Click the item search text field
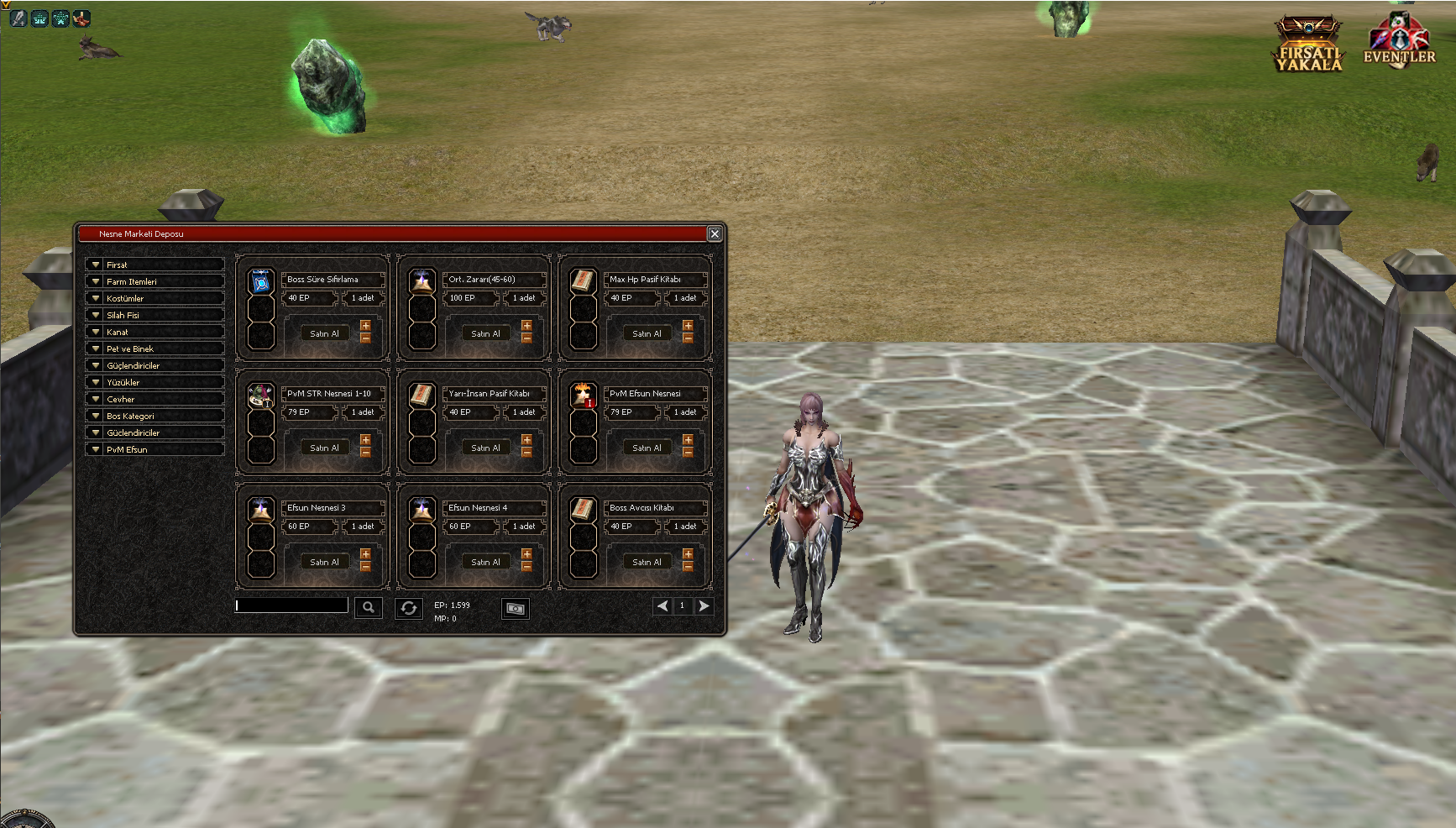 pyautogui.click(x=291, y=605)
